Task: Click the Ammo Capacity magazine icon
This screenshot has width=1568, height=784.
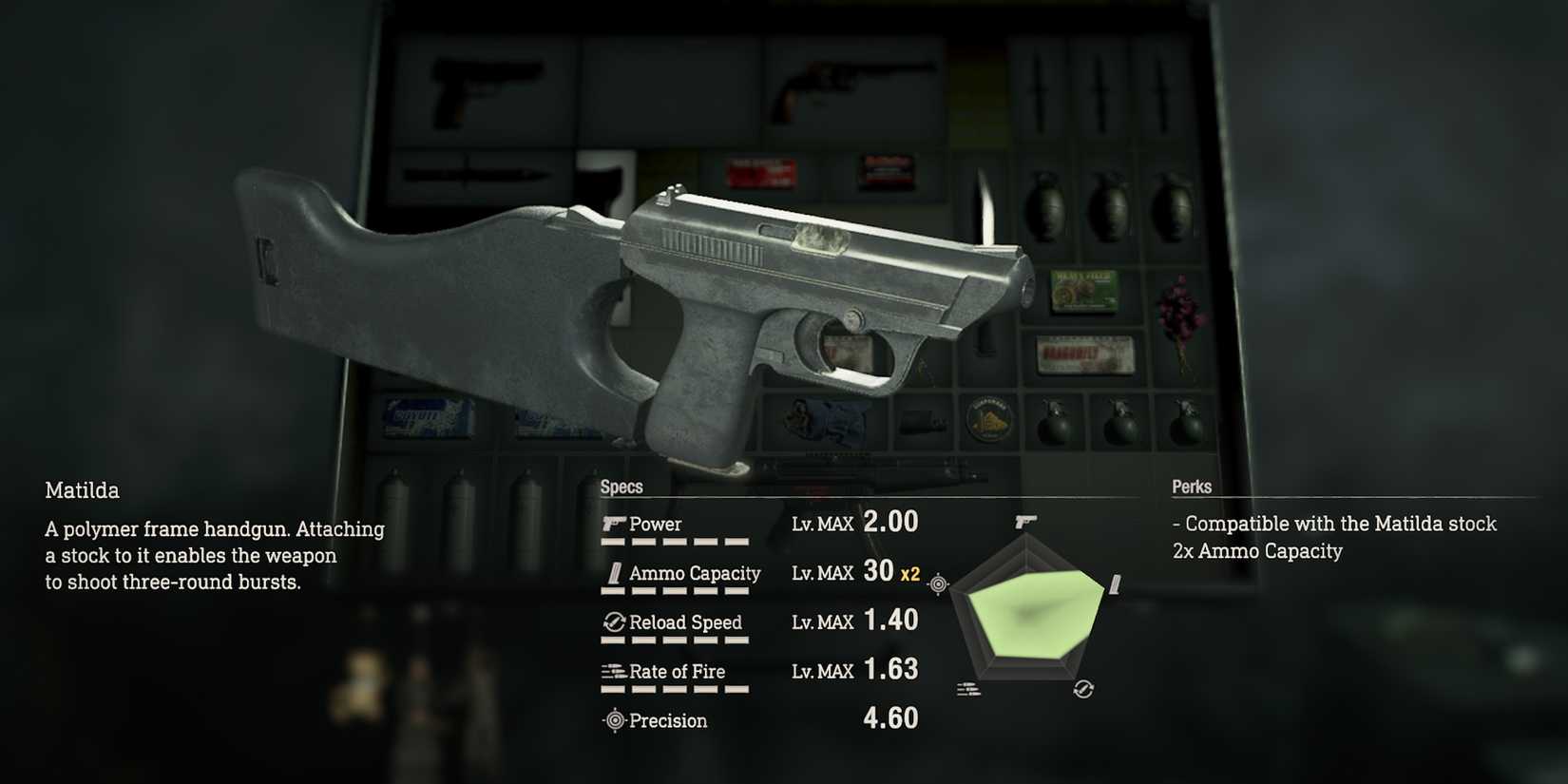Action: point(614,573)
